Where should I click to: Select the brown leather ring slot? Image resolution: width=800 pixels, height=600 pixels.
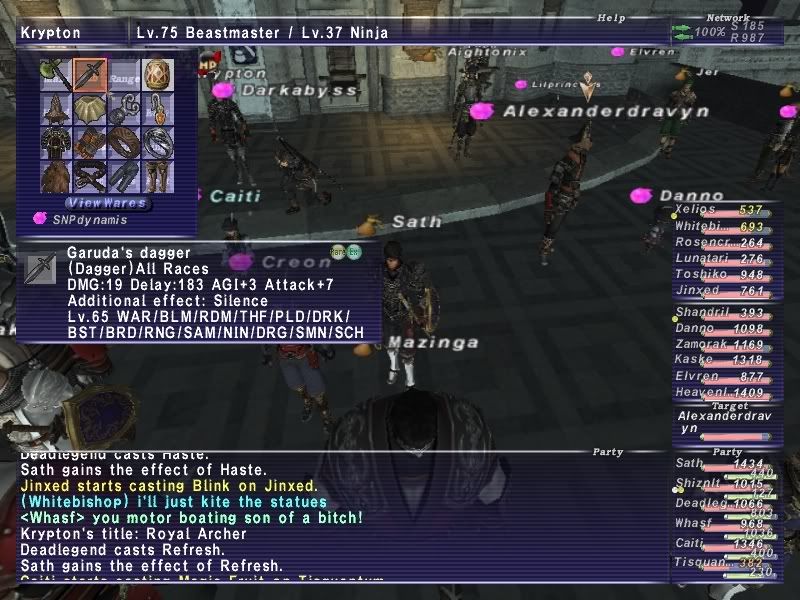(x=124, y=142)
